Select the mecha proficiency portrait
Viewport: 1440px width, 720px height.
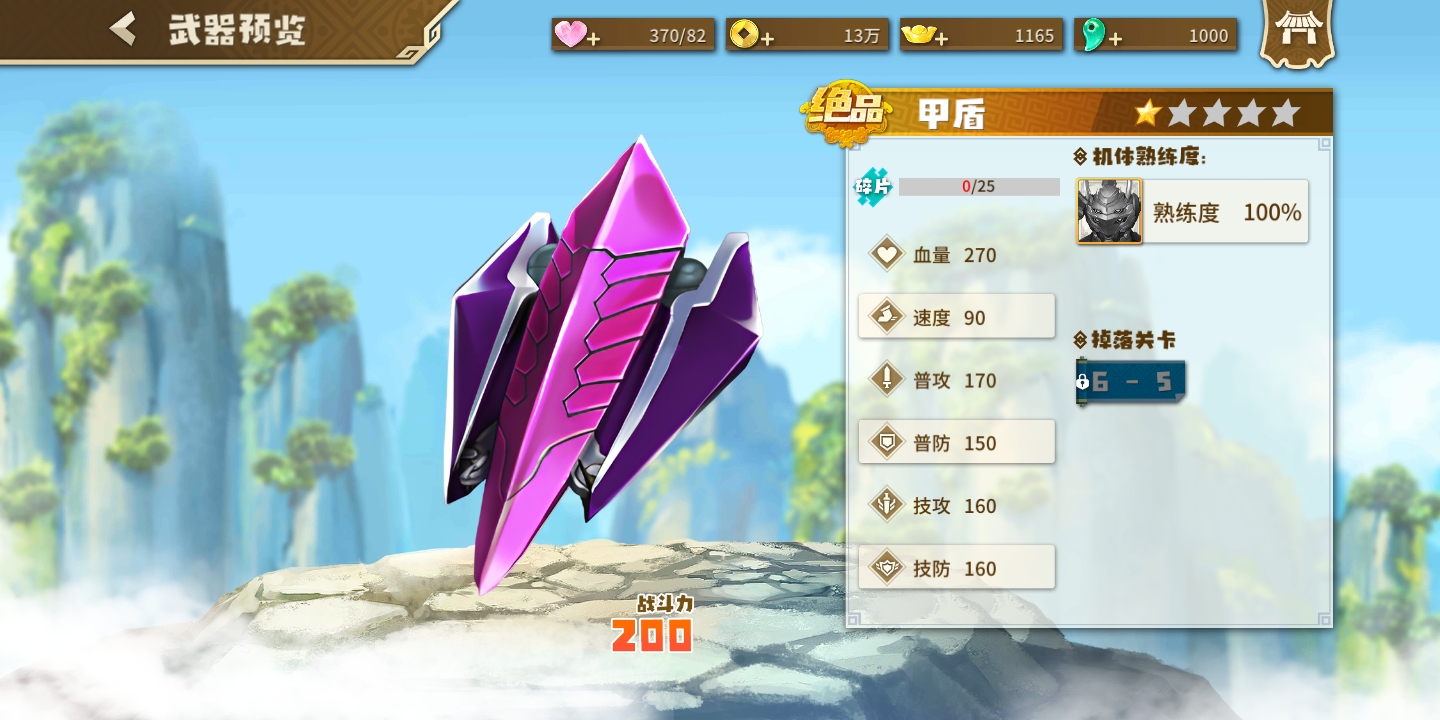(x=1109, y=211)
